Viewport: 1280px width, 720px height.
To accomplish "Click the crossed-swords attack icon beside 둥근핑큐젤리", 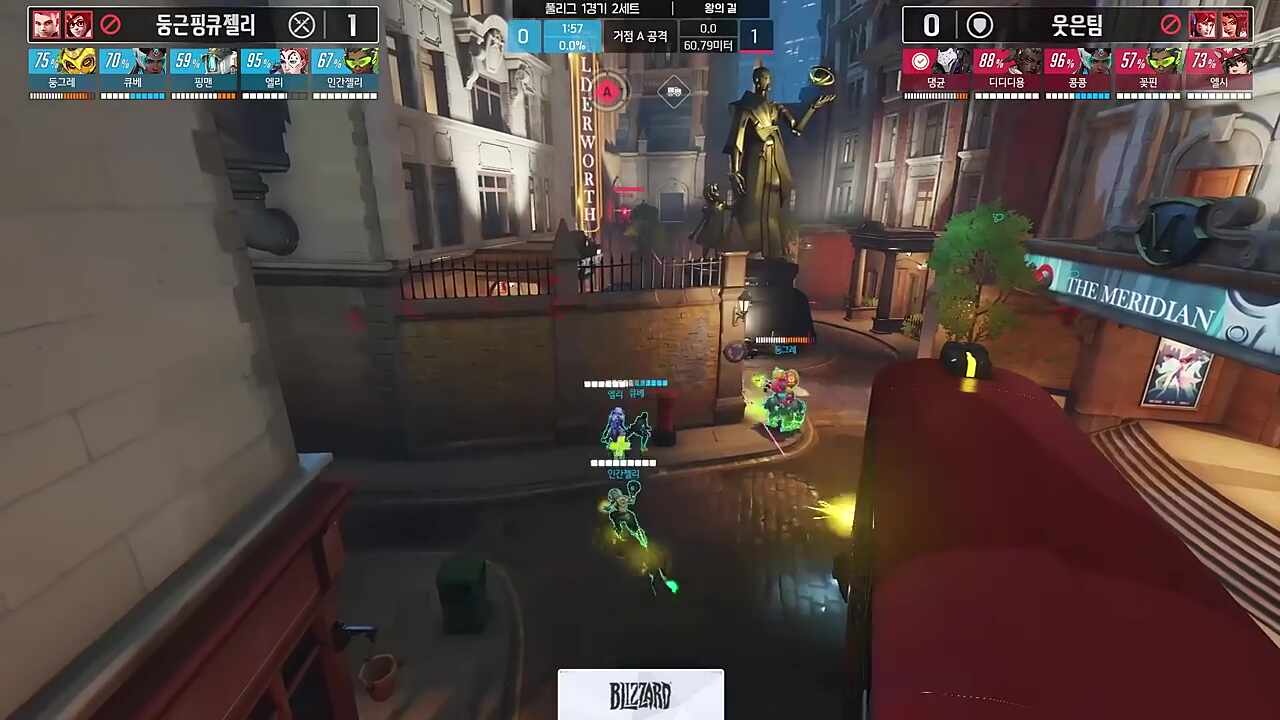I will [x=302, y=26].
